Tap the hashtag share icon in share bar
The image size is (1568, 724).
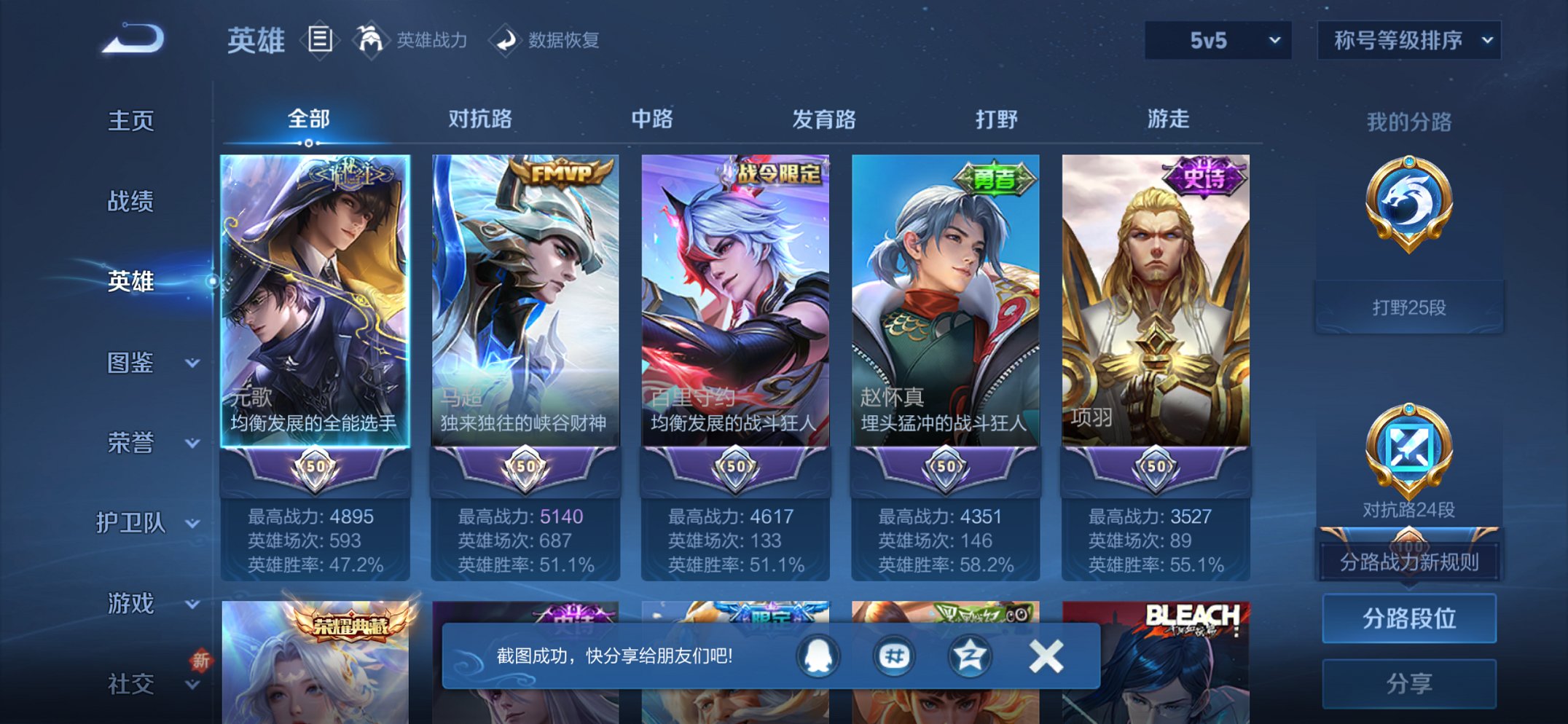[x=894, y=655]
